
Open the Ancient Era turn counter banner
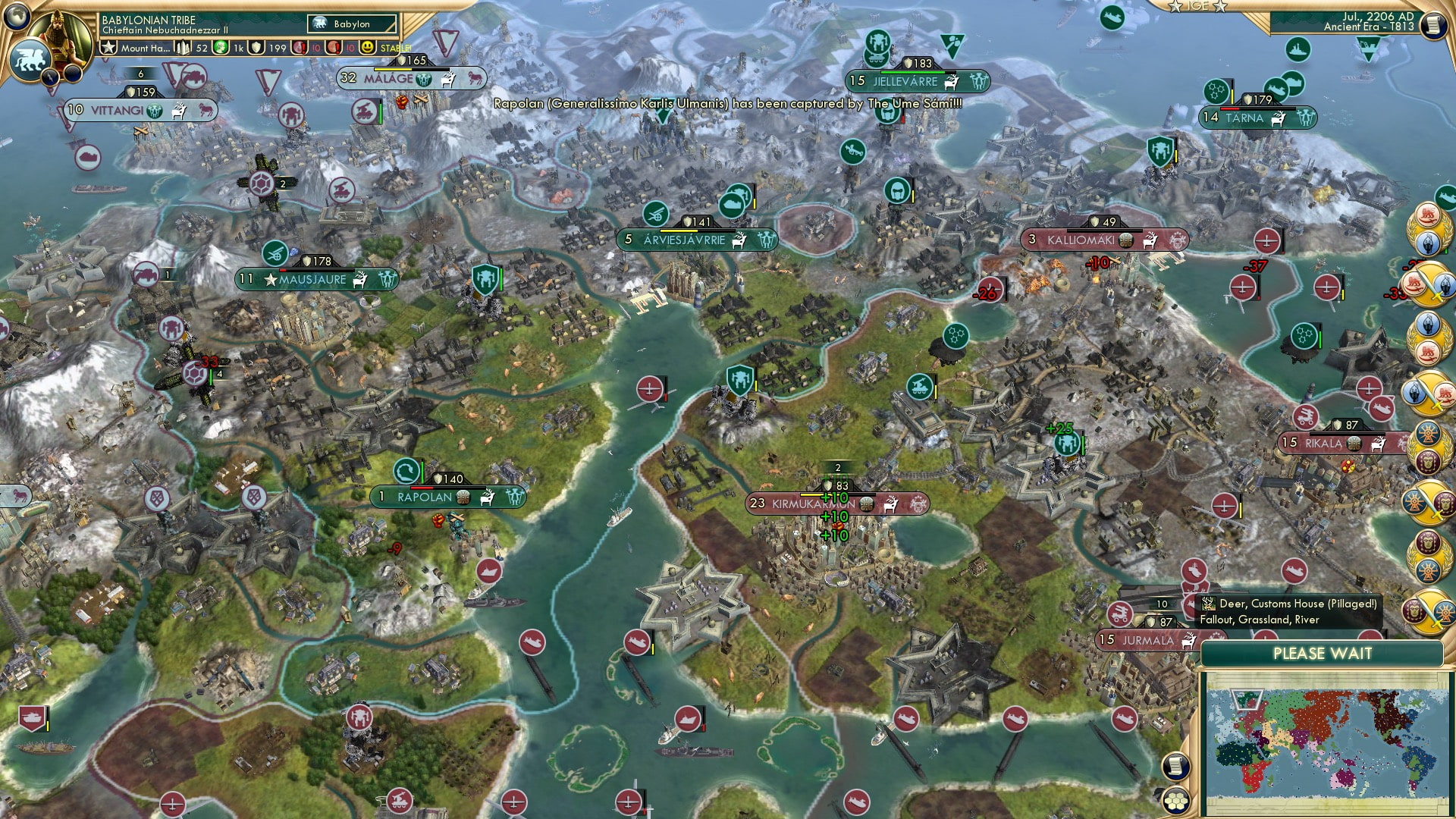[x=1369, y=29]
